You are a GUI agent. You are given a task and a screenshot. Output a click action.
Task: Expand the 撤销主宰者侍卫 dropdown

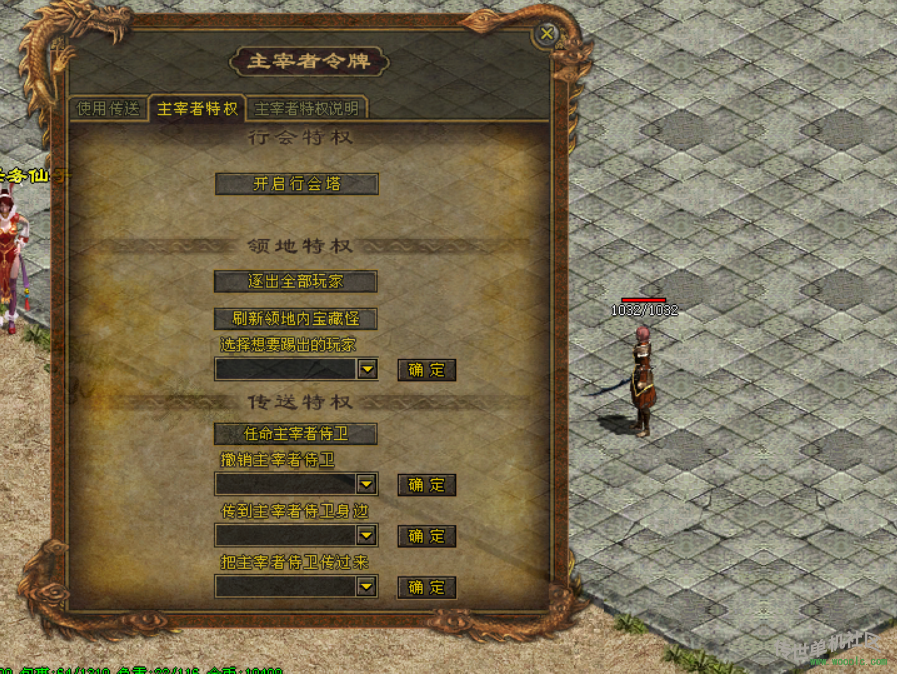click(367, 485)
